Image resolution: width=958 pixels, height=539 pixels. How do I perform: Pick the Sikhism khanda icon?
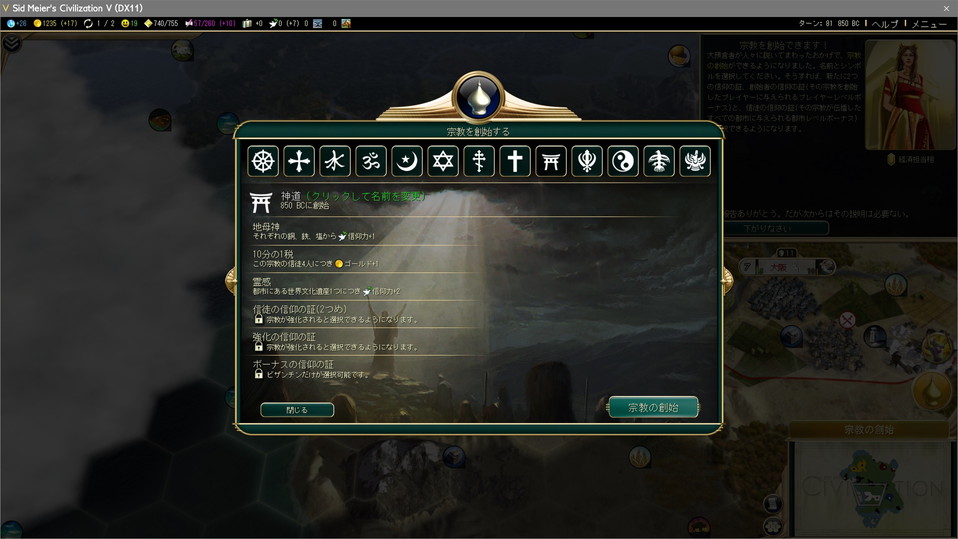(587, 161)
